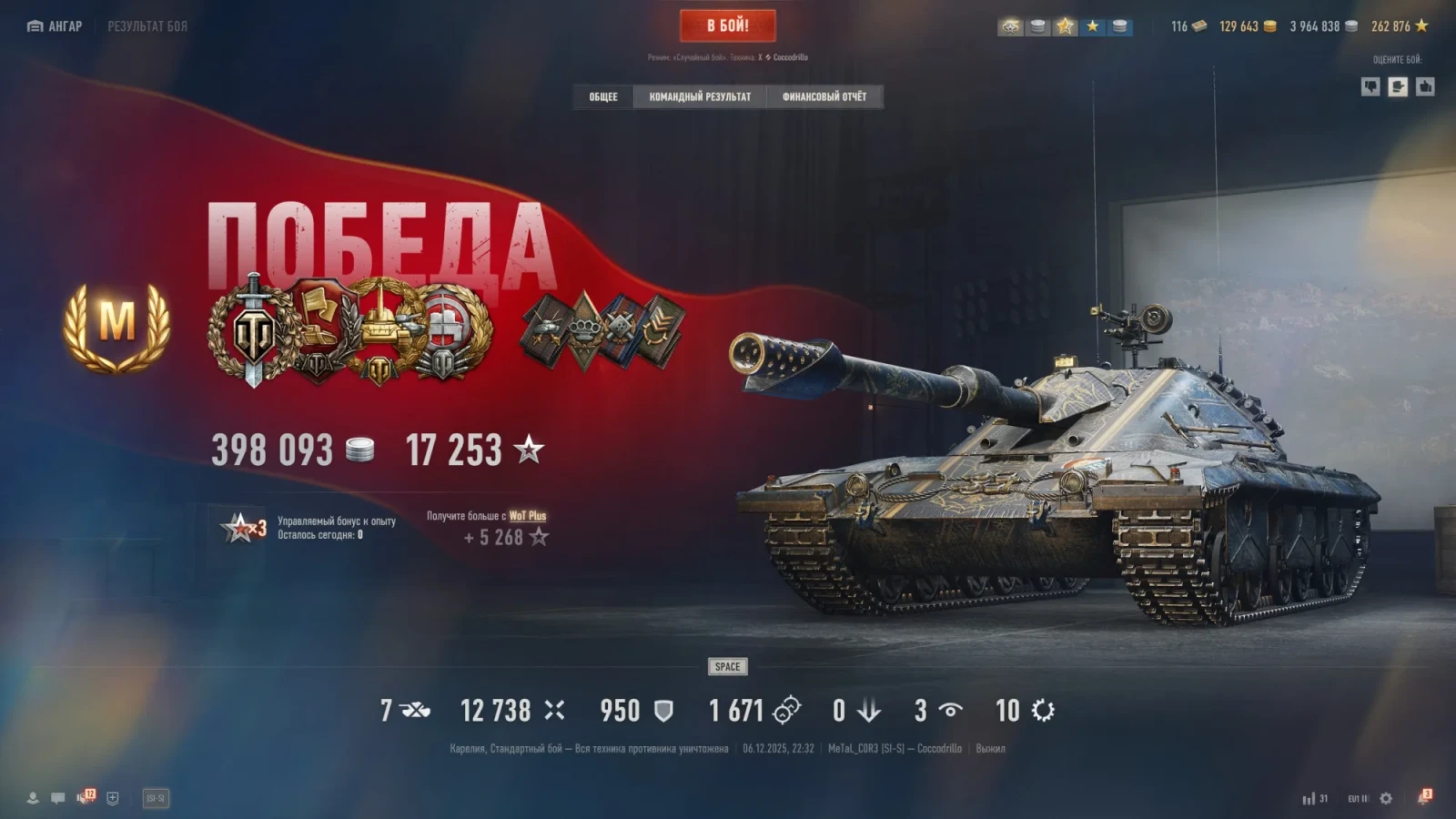Screen dimensions: 1456x819
Task: Rate the battle with thumbs down
Action: [1370, 86]
